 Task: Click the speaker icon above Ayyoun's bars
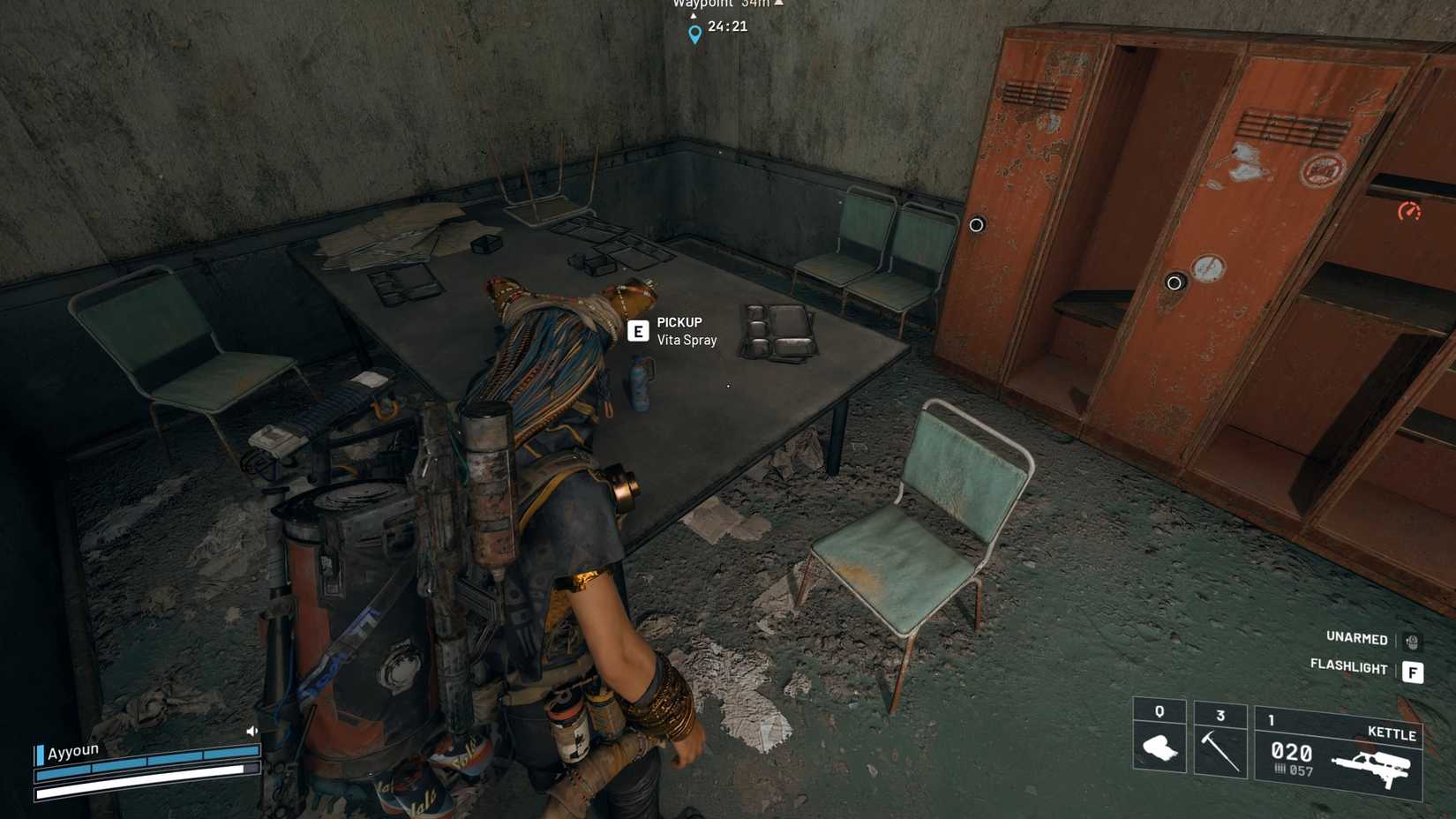tap(251, 729)
